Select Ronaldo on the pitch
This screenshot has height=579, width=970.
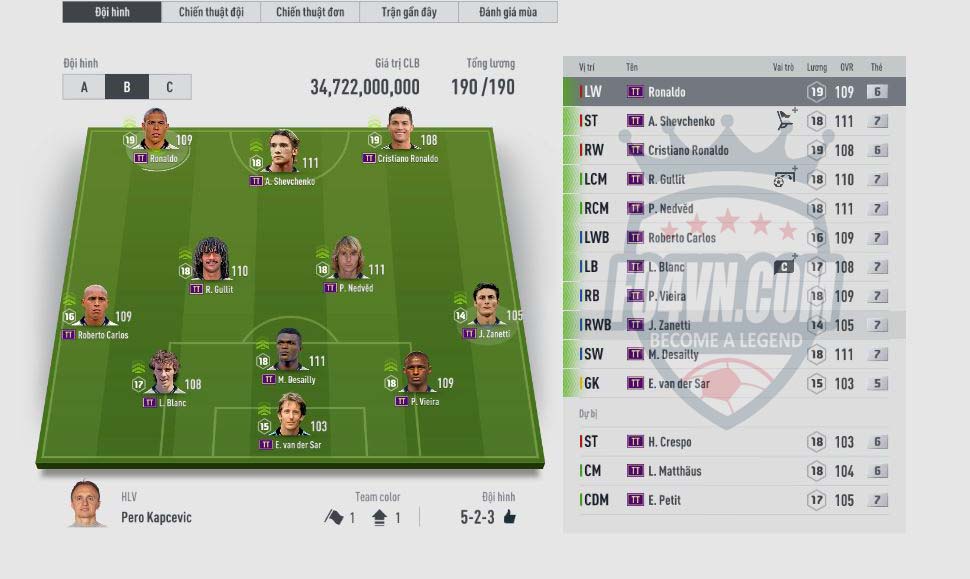(155, 137)
